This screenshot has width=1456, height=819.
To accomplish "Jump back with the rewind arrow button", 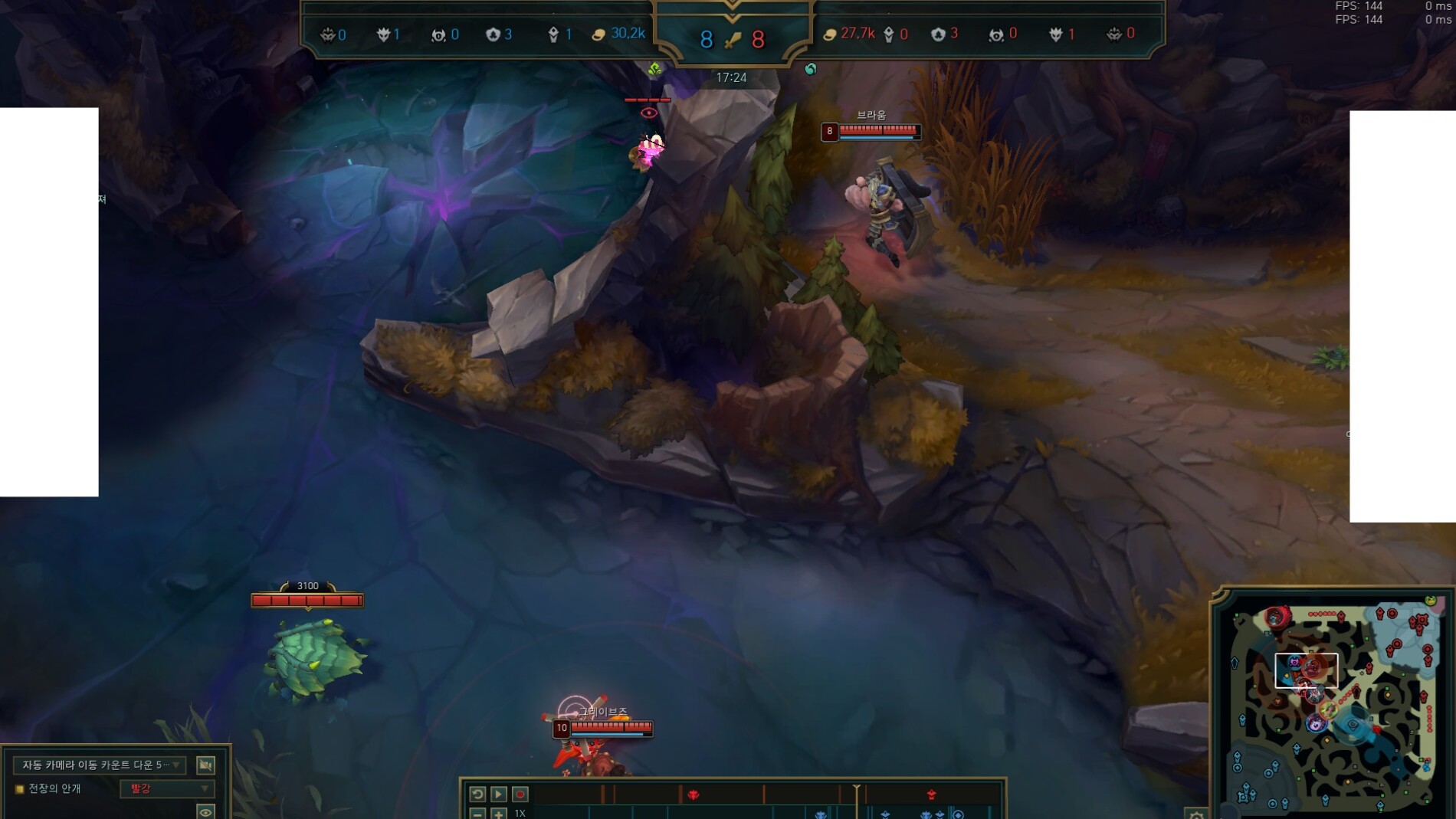I will point(477,794).
